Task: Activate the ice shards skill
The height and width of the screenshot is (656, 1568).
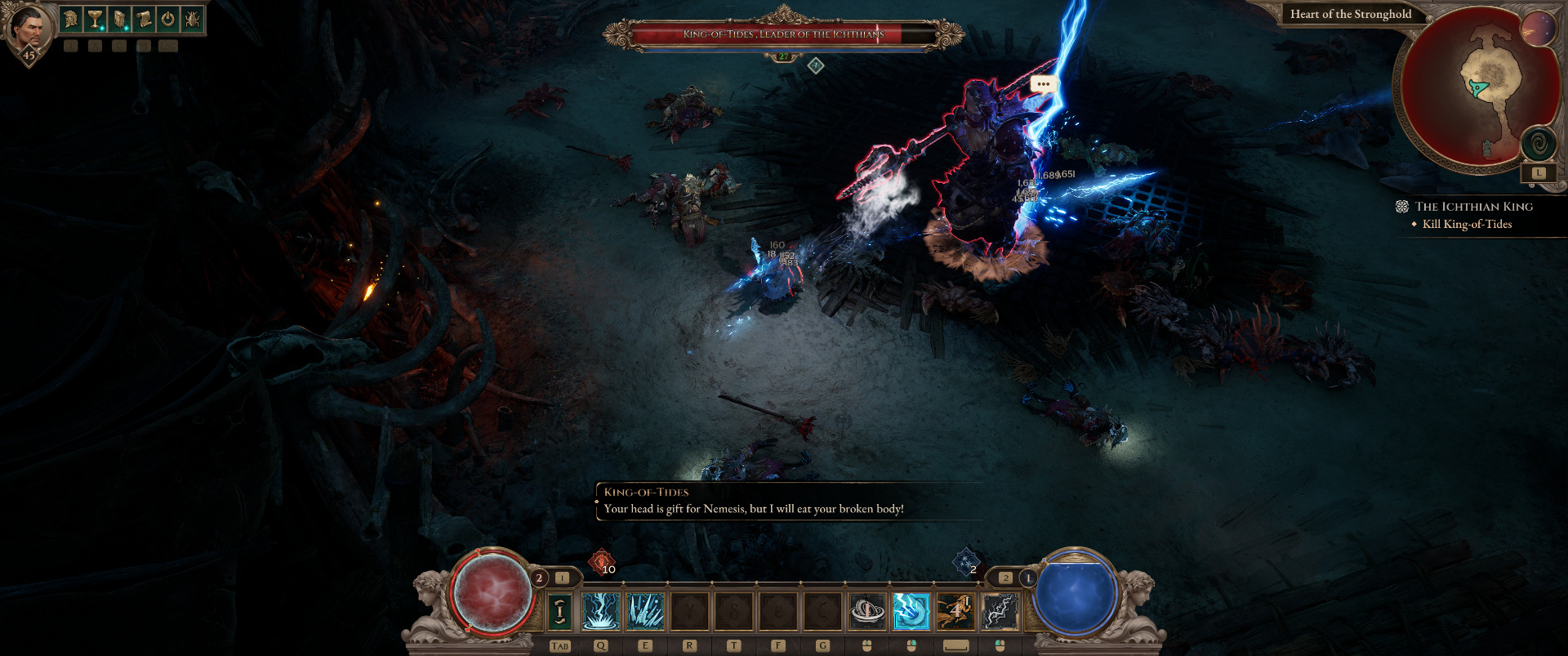Action: point(645,611)
